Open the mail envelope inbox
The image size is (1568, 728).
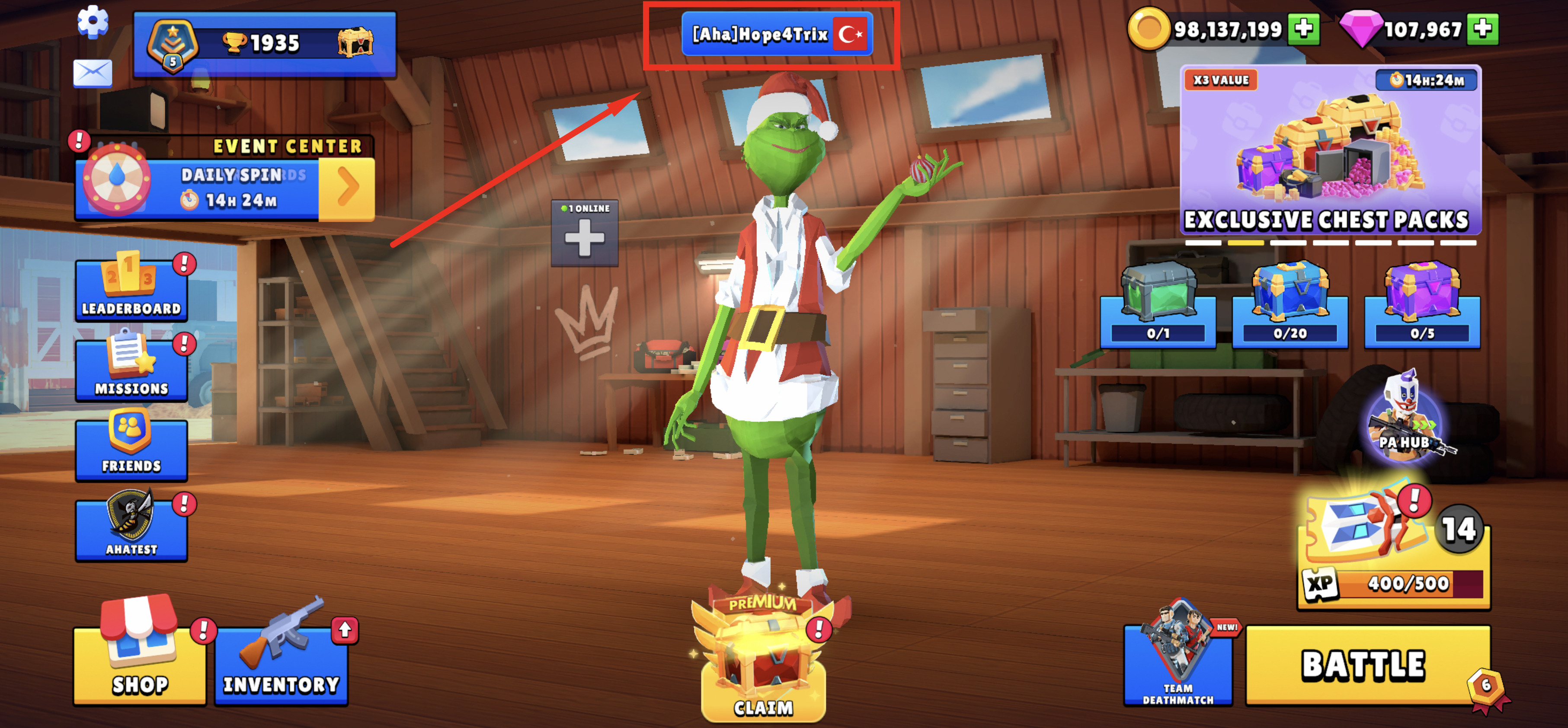[93, 73]
